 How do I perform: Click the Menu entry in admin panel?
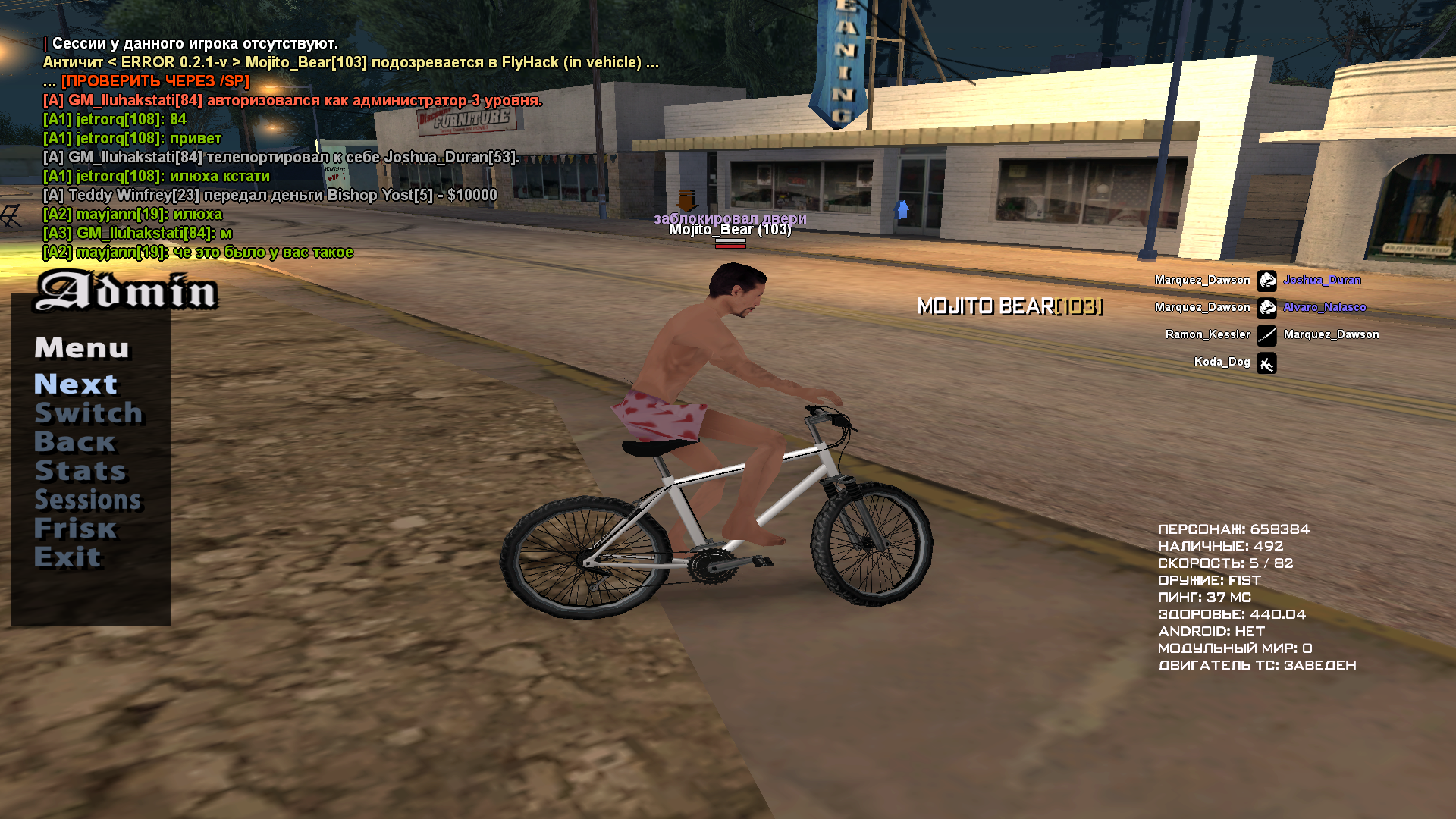pos(82,347)
